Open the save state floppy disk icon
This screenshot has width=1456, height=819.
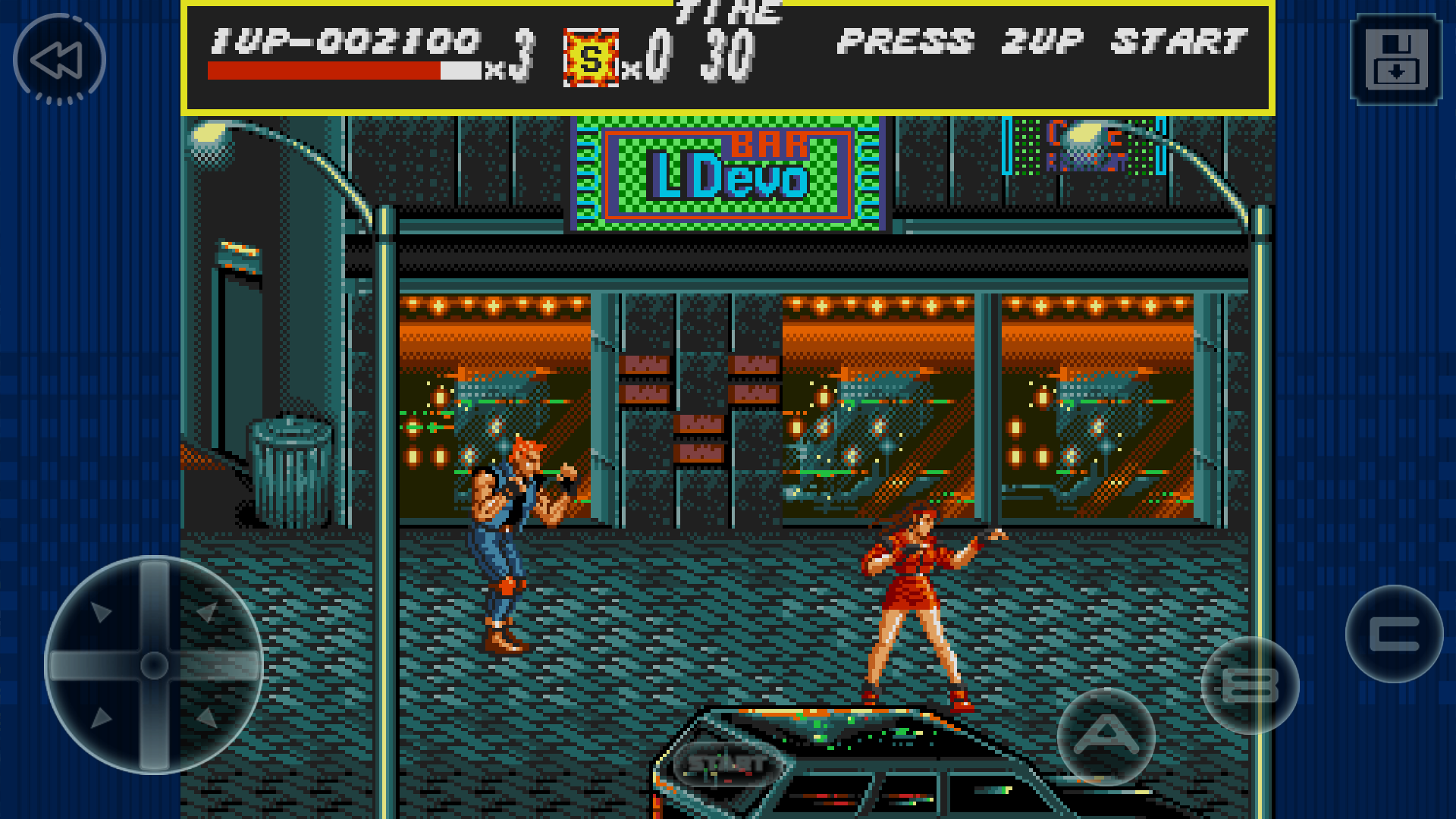pyautogui.click(x=1396, y=59)
